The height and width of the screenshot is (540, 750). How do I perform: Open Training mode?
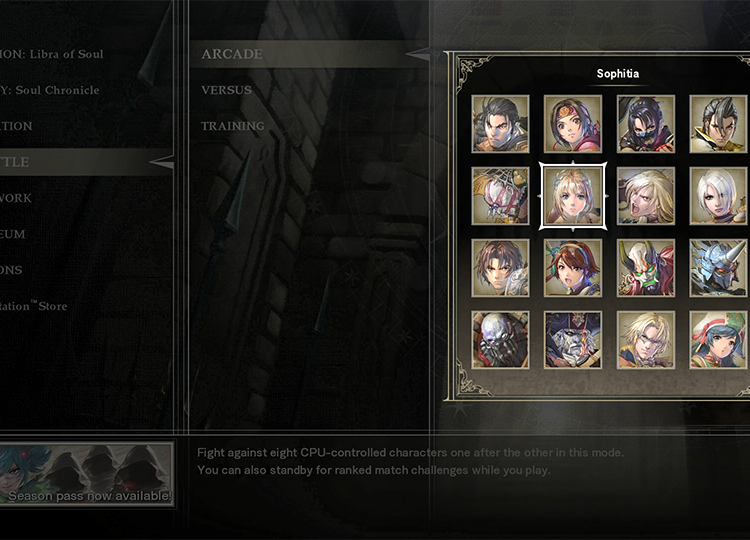pos(232,126)
